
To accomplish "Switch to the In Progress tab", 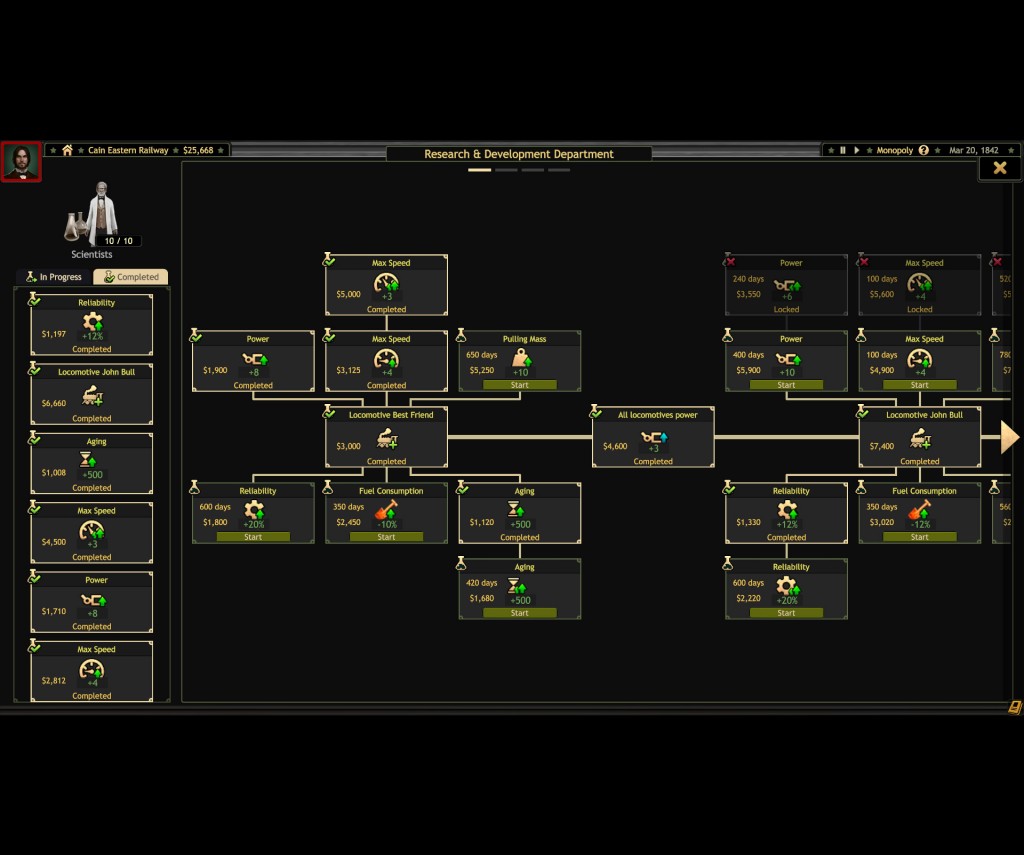I will click(x=54, y=277).
